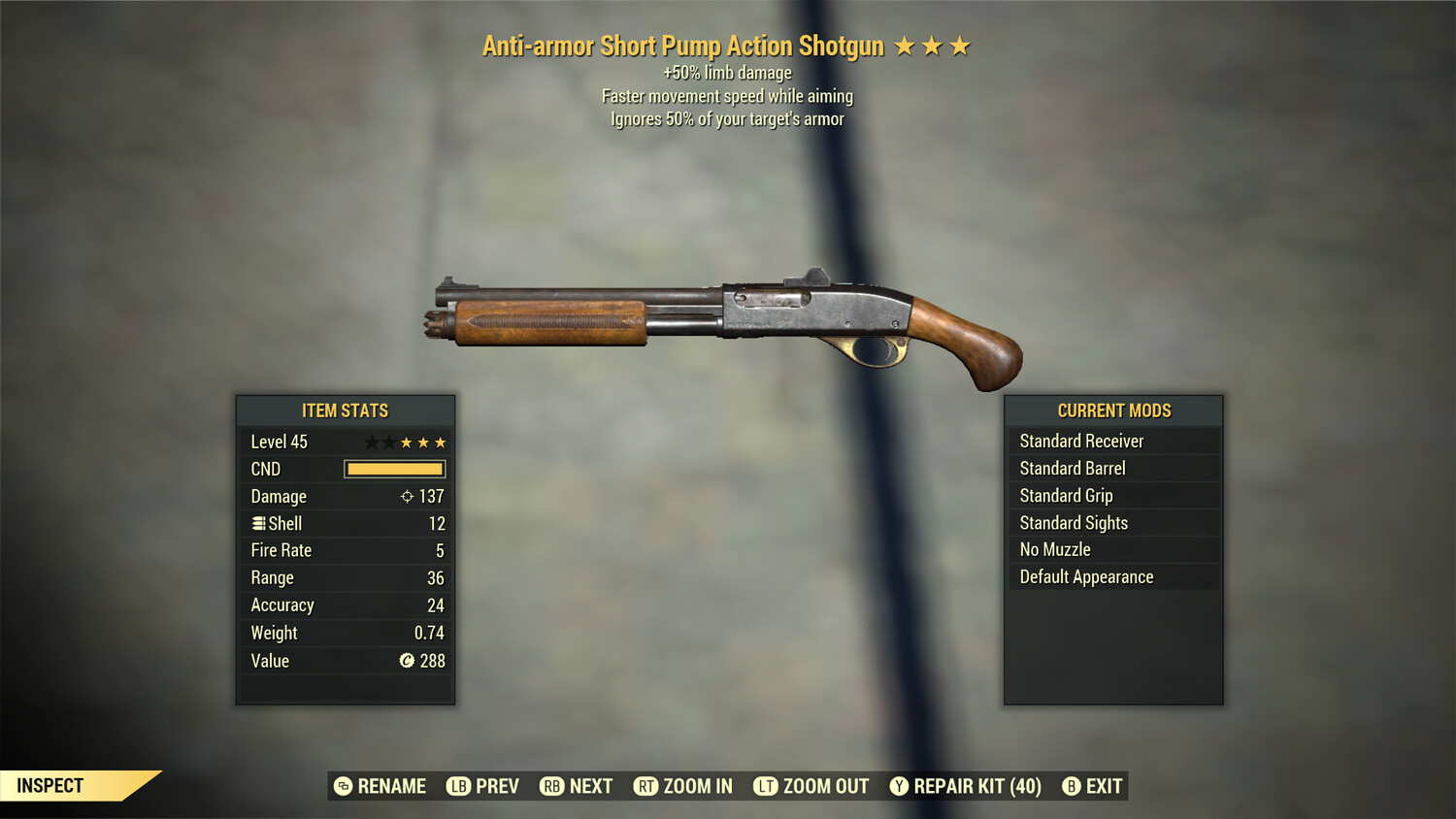The height and width of the screenshot is (819, 1456).
Task: Toggle the last star in the Level 45 row
Action: (x=442, y=442)
